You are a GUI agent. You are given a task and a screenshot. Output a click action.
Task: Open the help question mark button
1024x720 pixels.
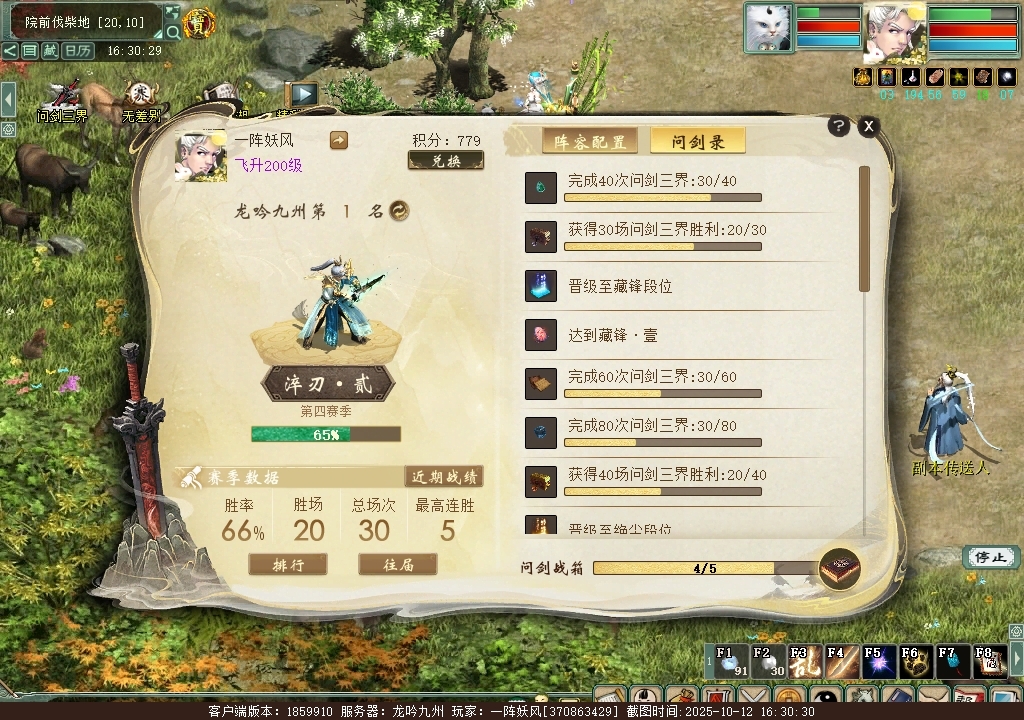[839, 126]
